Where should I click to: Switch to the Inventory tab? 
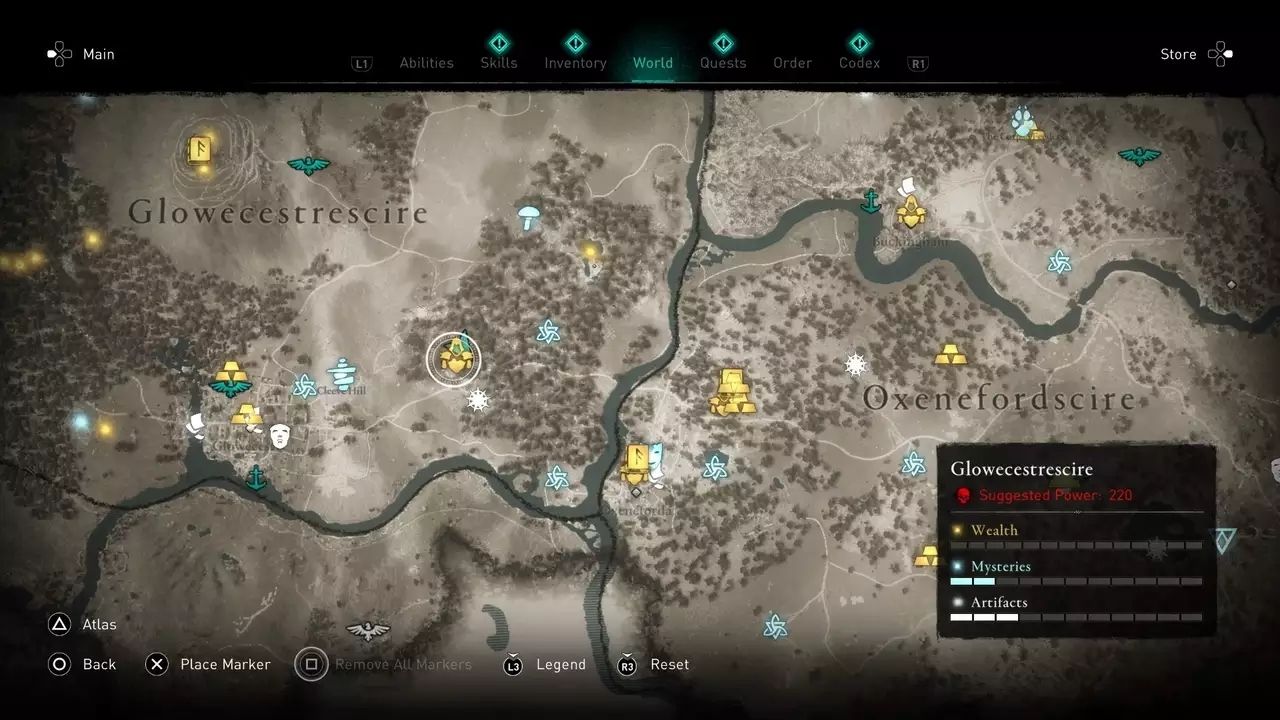575,62
